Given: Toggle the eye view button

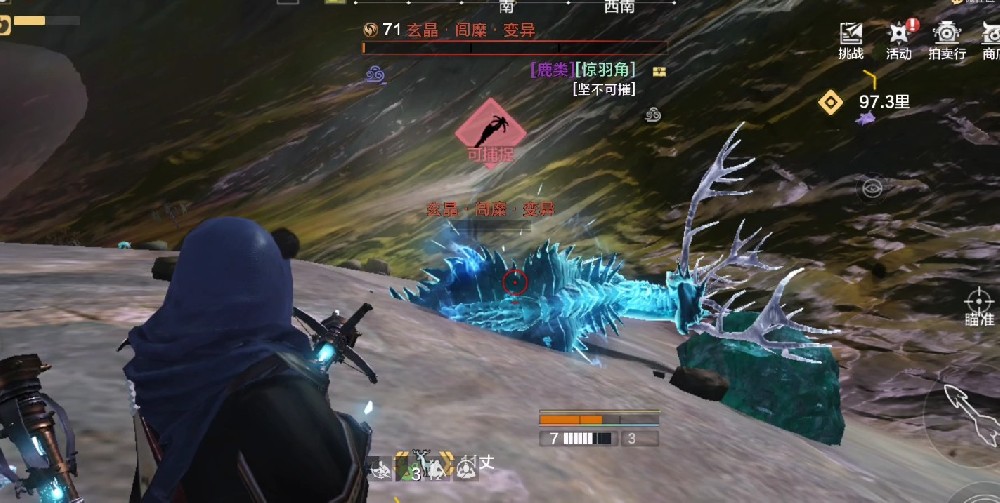Looking at the screenshot, I should [872, 187].
